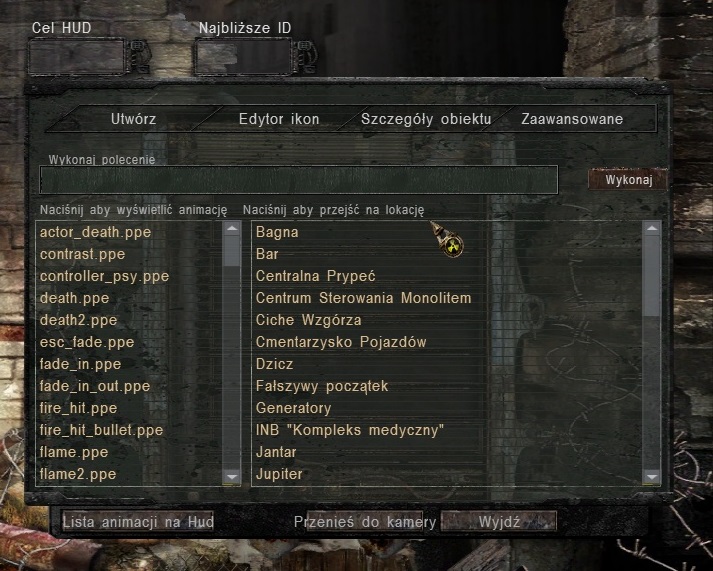This screenshot has width=713, height=571.
Task: Play the fire_hit_bullet.ppe animation
Action: [x=101, y=430]
